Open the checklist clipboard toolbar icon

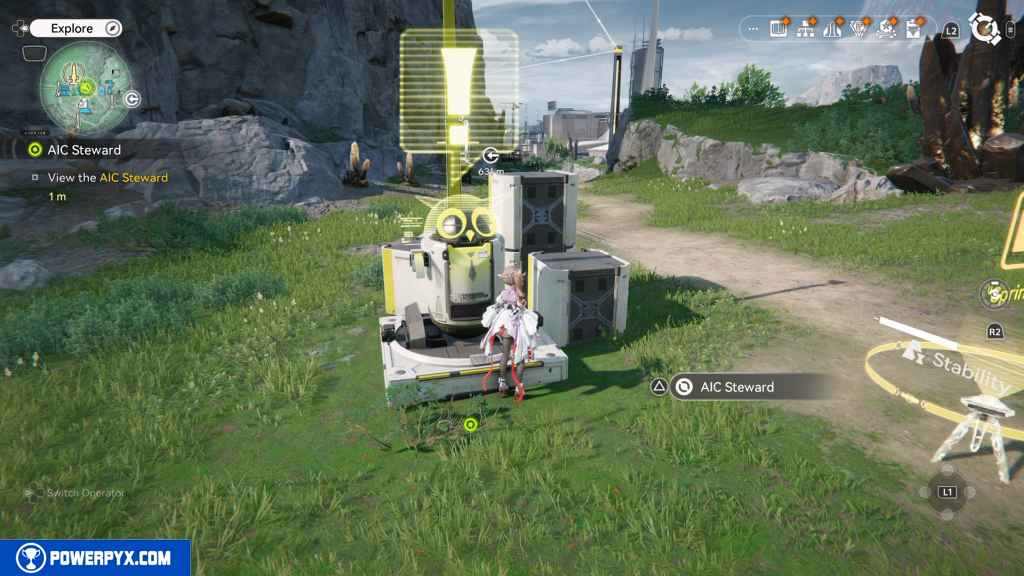(913, 29)
